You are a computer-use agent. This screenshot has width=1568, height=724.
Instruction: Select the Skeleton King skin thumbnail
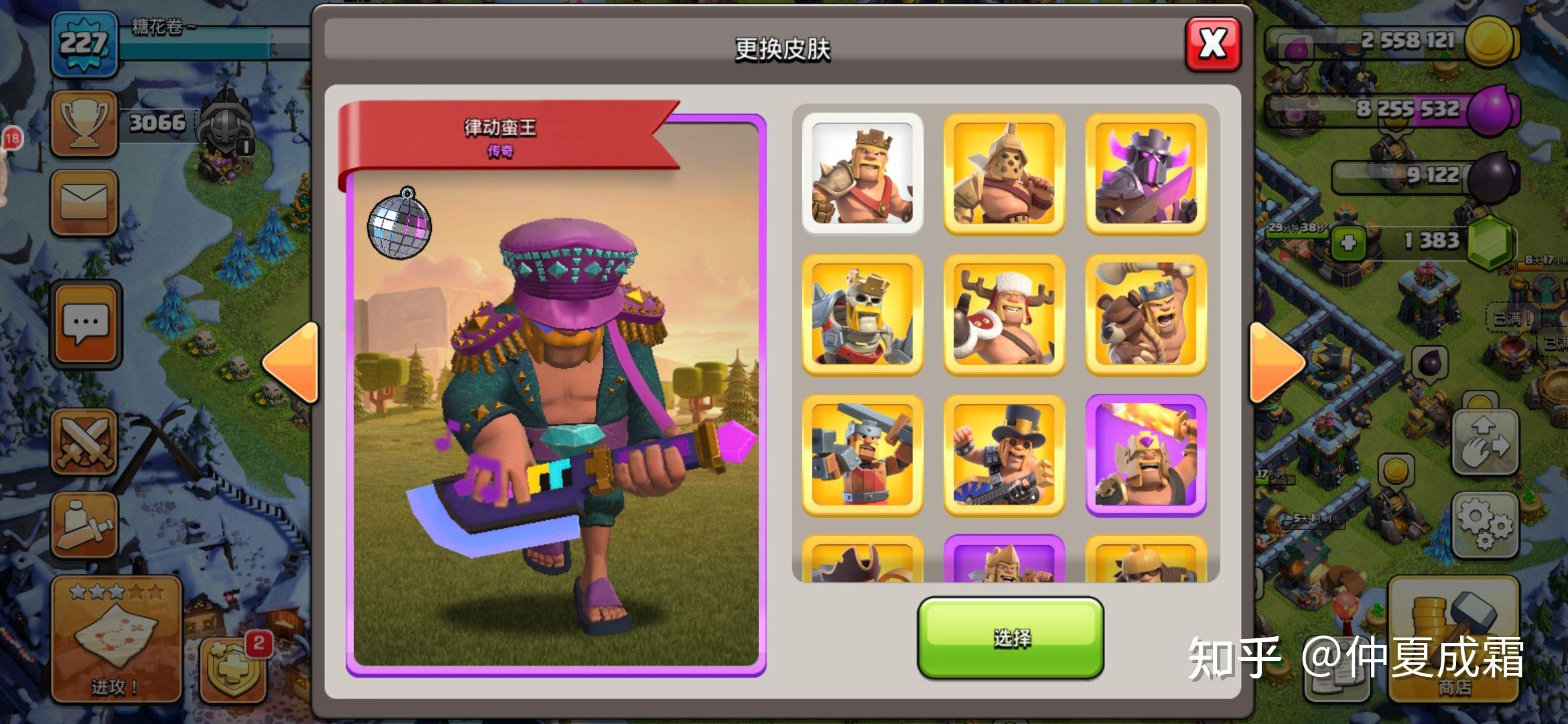(x=862, y=314)
